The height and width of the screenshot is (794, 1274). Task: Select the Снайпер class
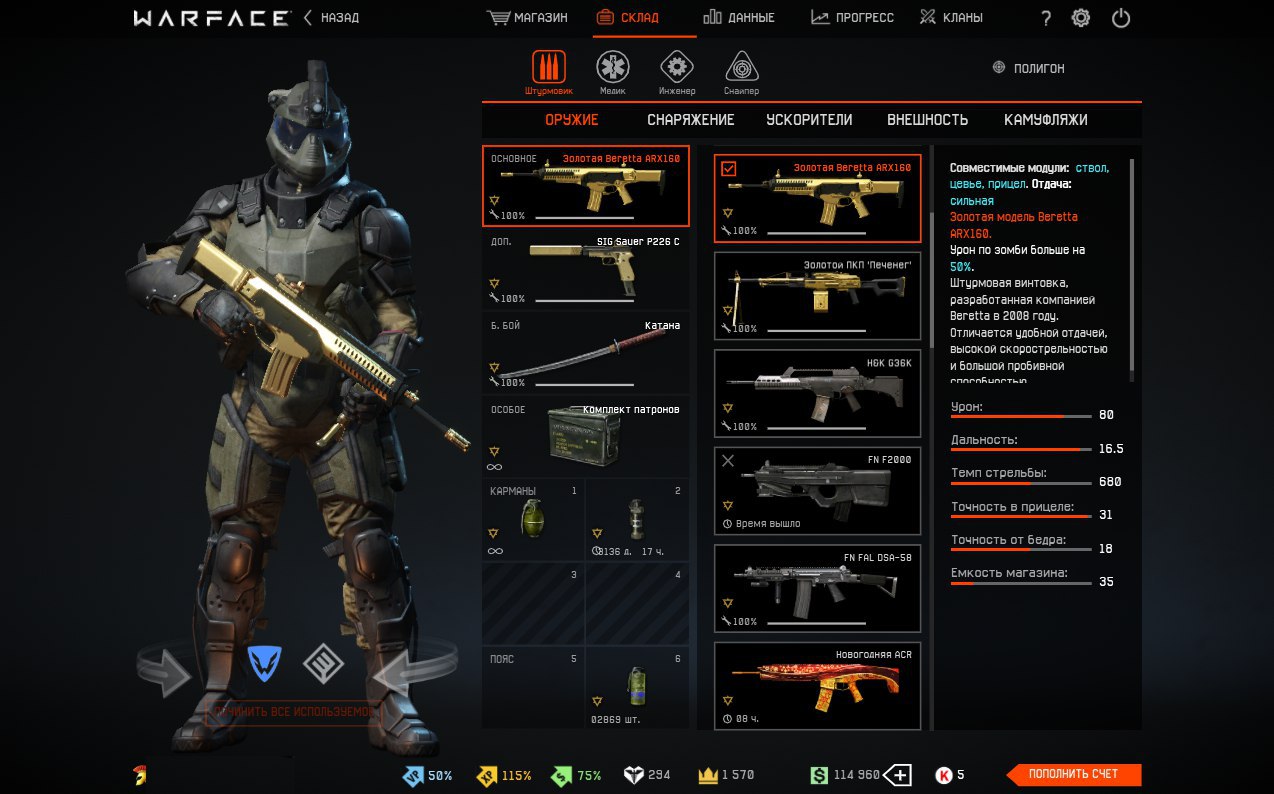(741, 71)
